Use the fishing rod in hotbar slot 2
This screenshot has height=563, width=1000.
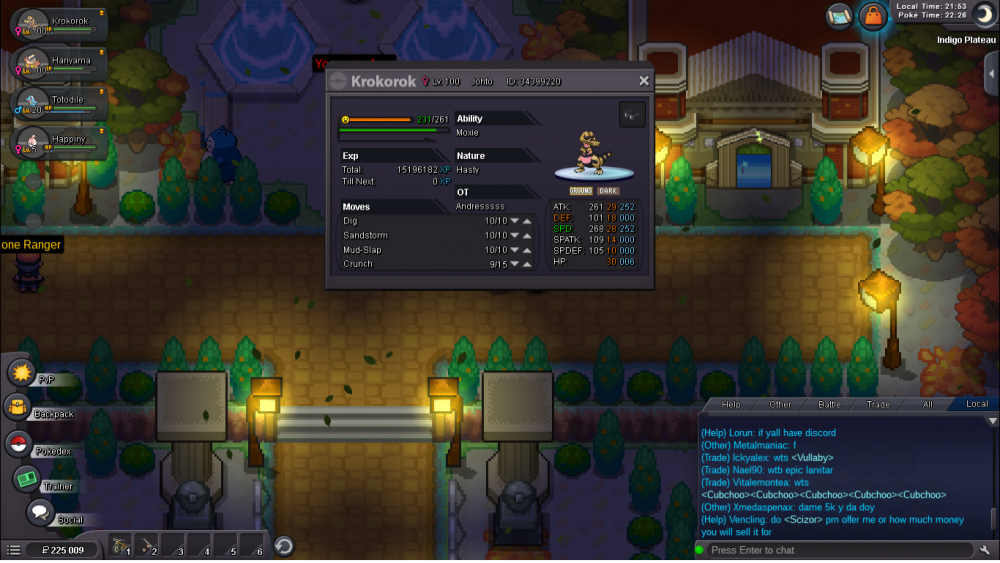point(147,548)
